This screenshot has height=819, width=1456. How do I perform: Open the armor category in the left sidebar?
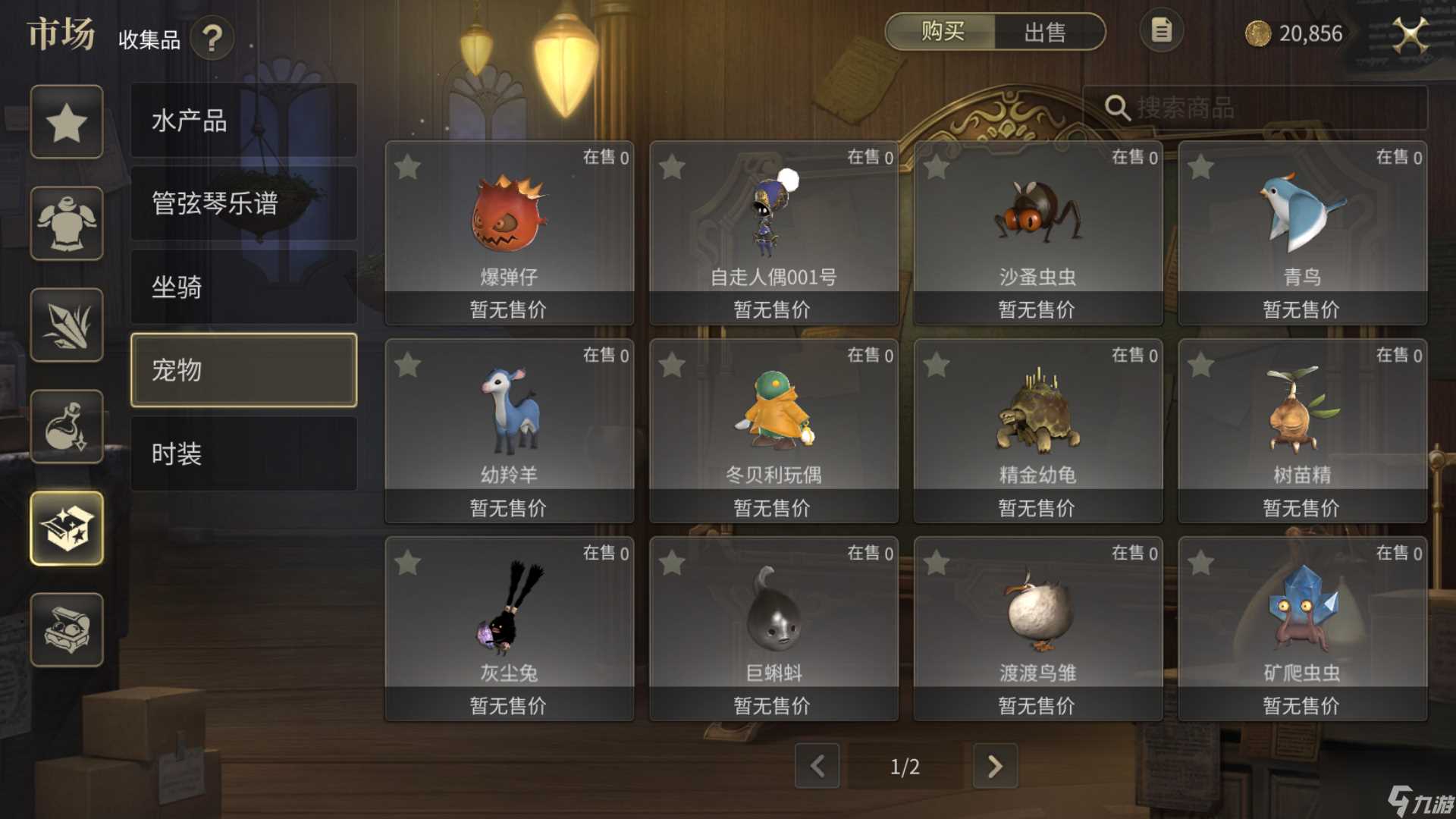pyautogui.click(x=67, y=223)
